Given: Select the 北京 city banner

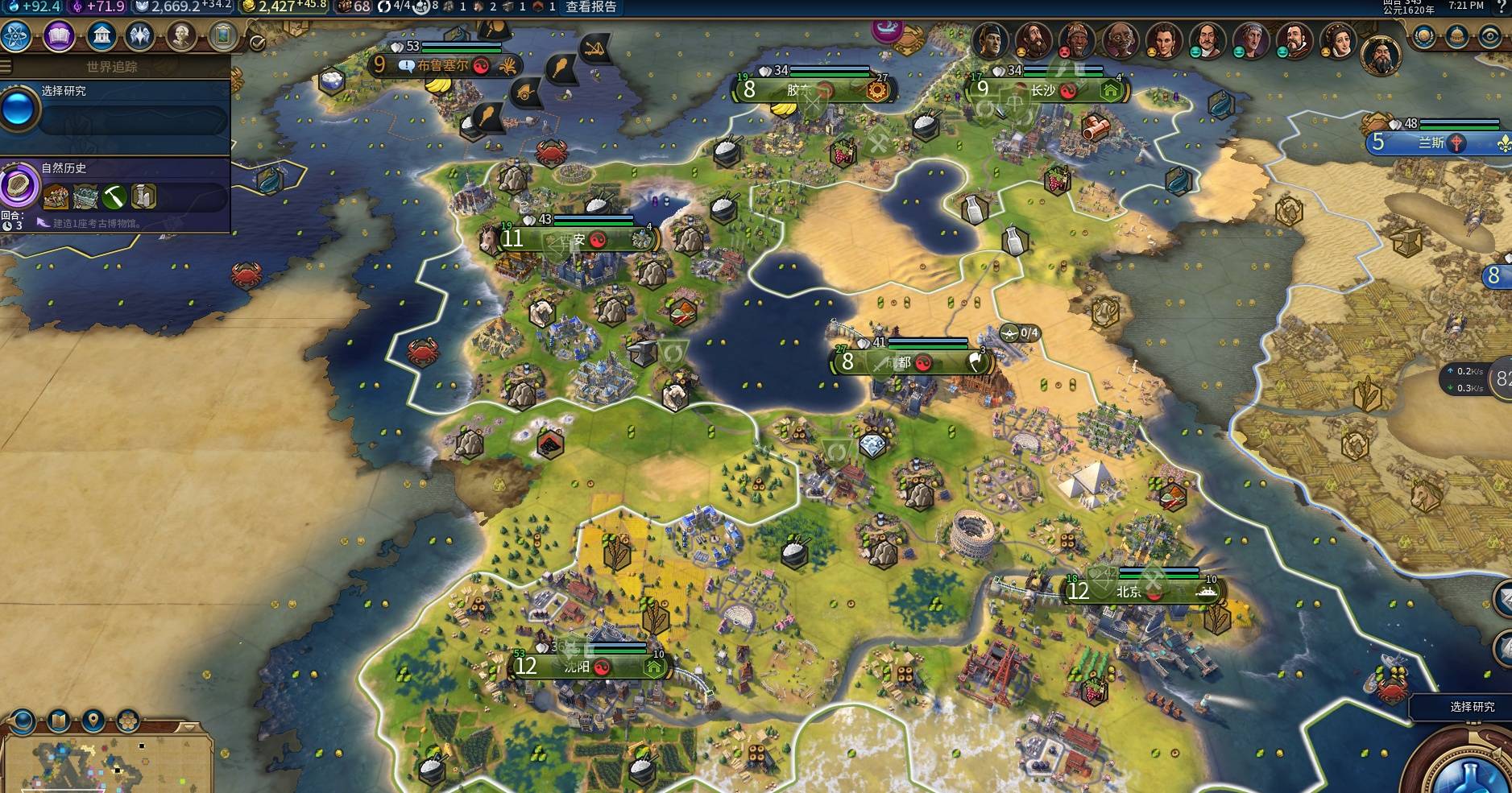Looking at the screenshot, I should point(1136,592).
